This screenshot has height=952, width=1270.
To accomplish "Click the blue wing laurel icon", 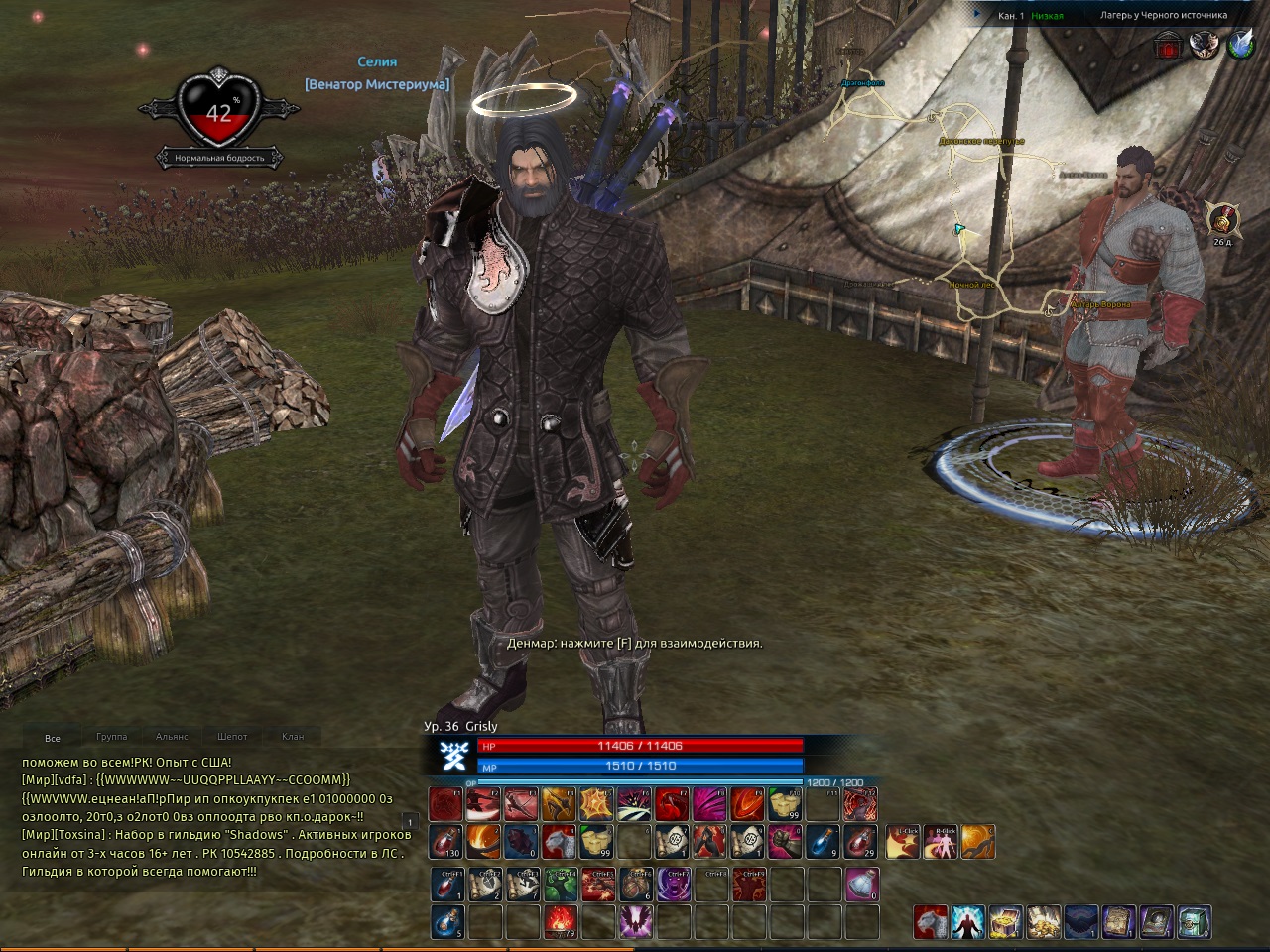I will pyautogui.click(x=1241, y=45).
